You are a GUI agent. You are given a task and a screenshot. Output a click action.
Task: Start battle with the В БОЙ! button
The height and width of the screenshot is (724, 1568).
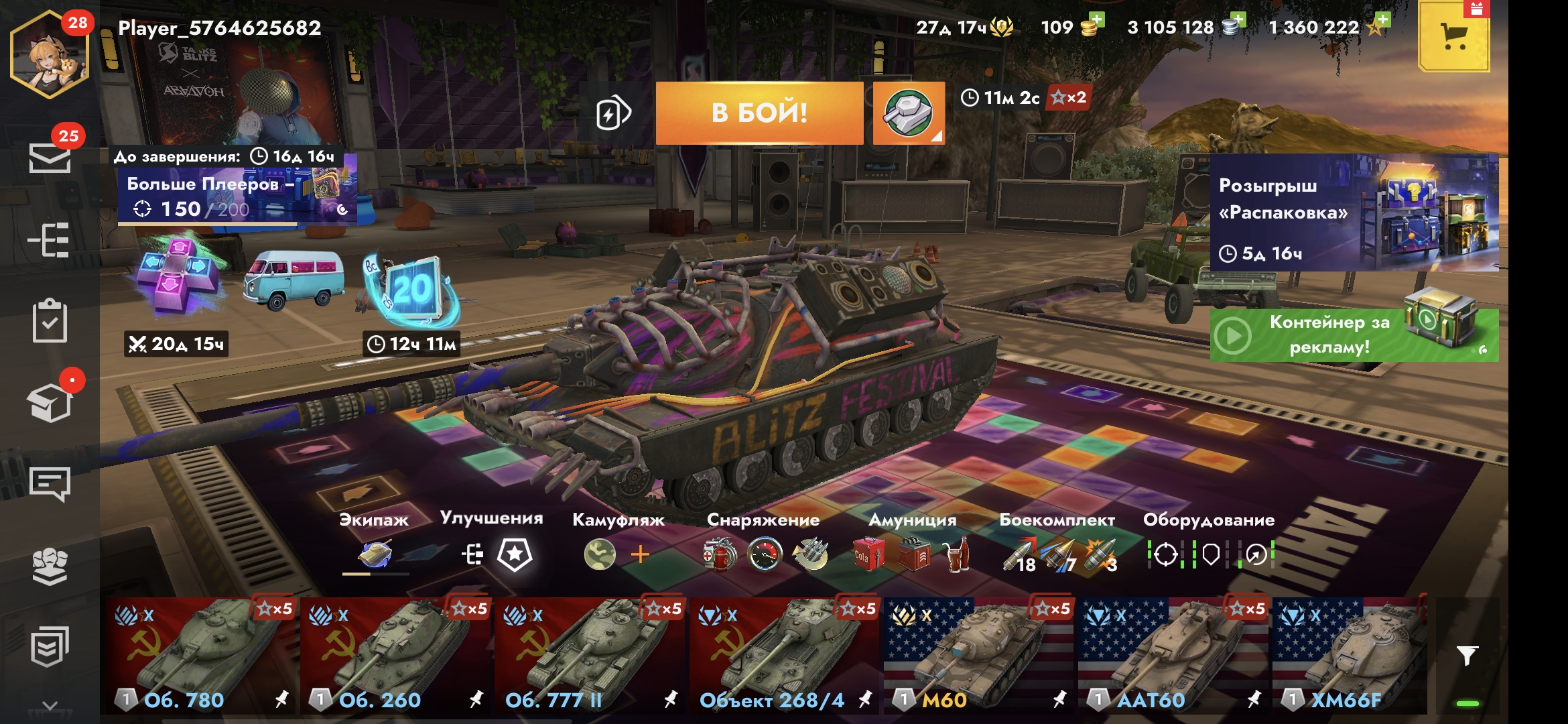[x=759, y=113]
